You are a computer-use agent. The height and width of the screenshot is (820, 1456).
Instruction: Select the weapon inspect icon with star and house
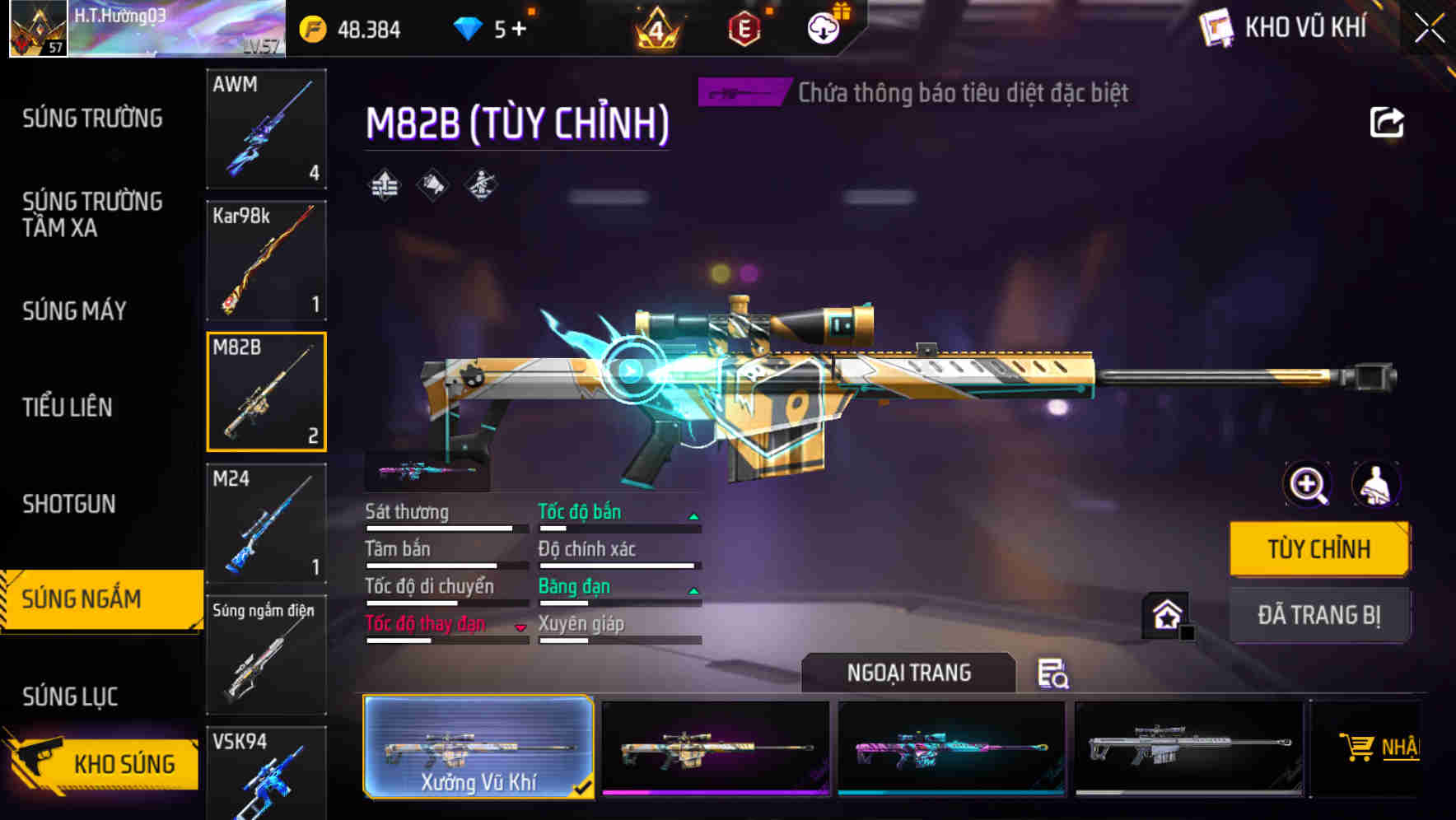(x=1165, y=616)
